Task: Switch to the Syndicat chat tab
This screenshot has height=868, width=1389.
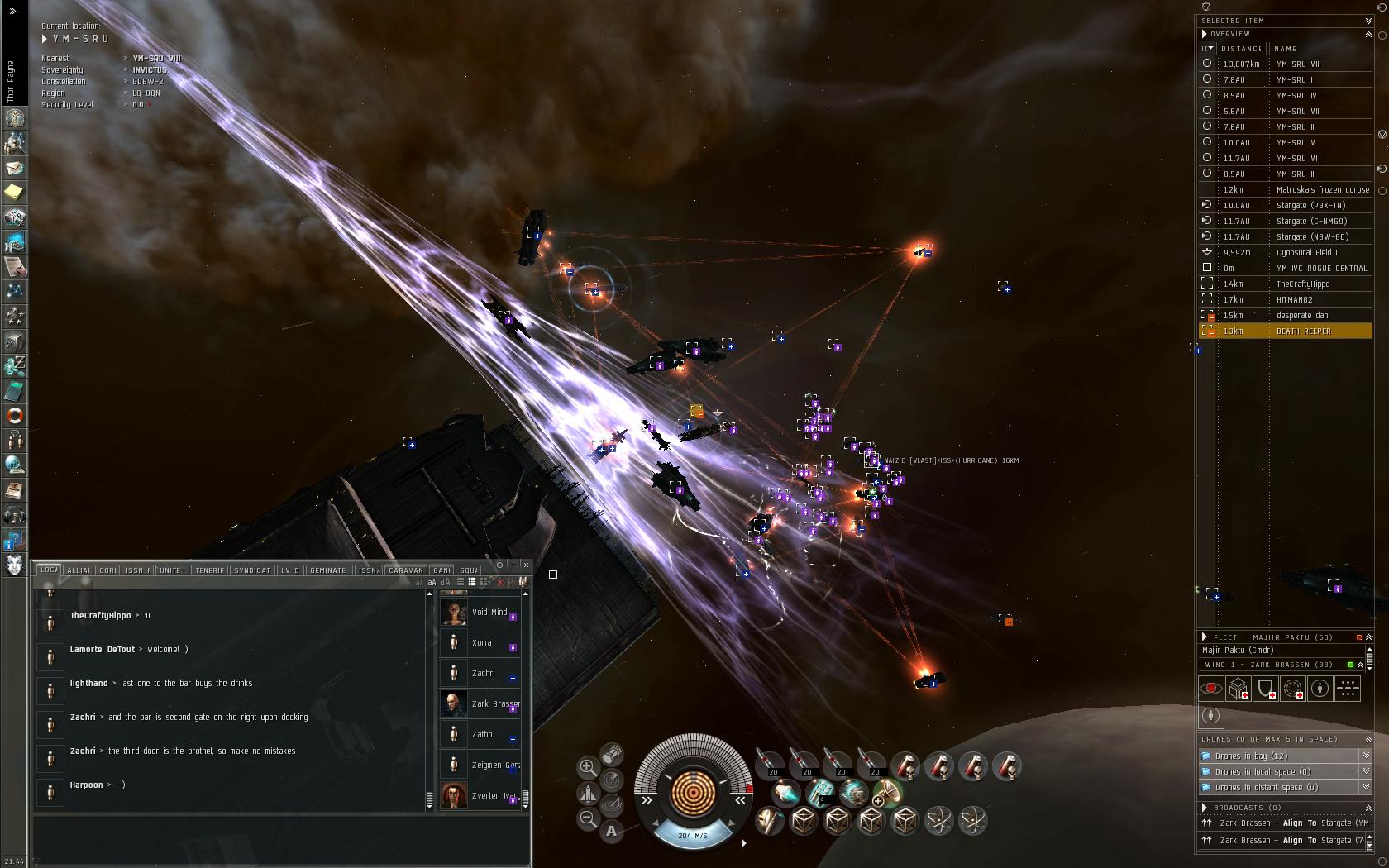Action: point(252,570)
